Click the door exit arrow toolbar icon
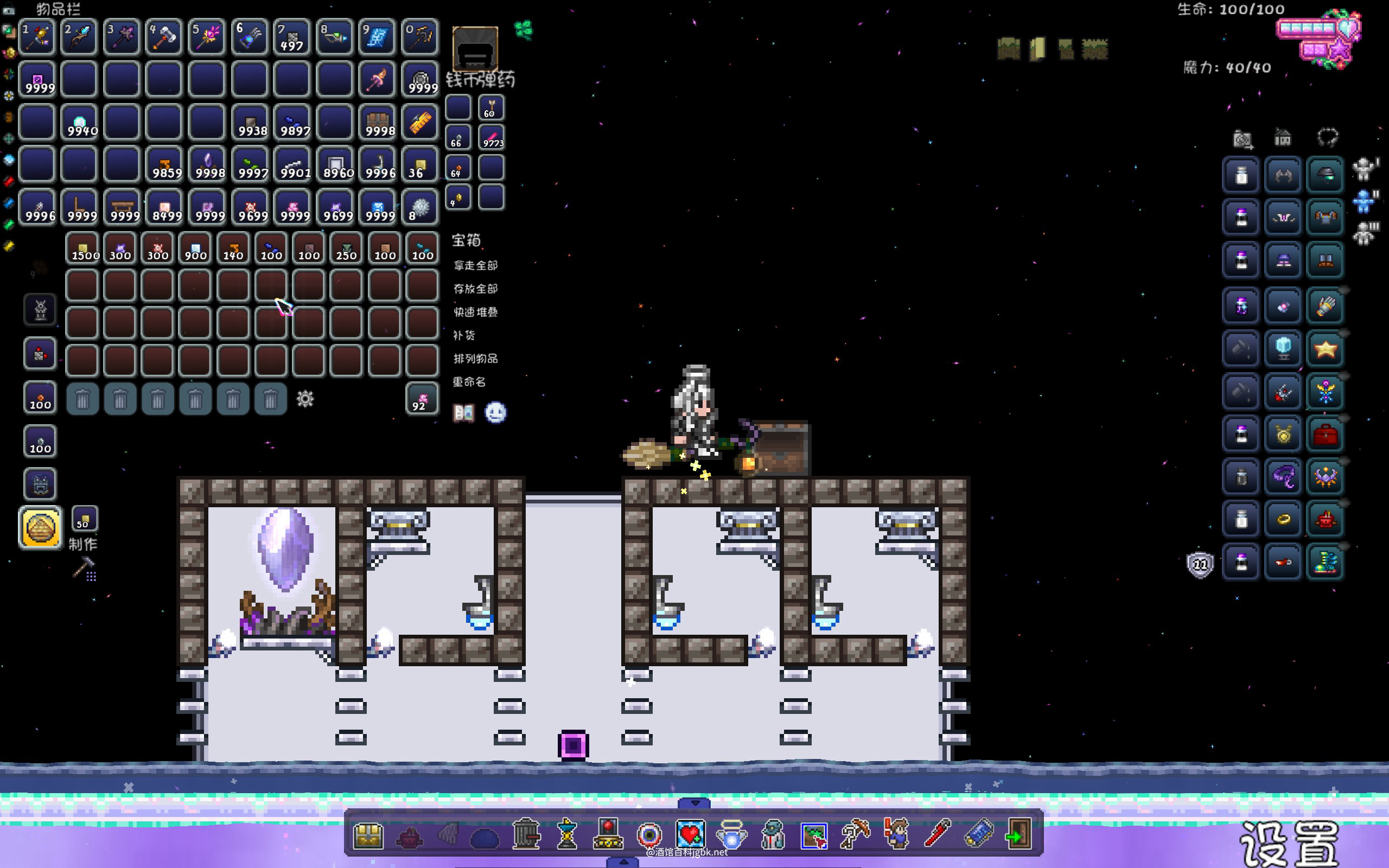 coord(1018,834)
